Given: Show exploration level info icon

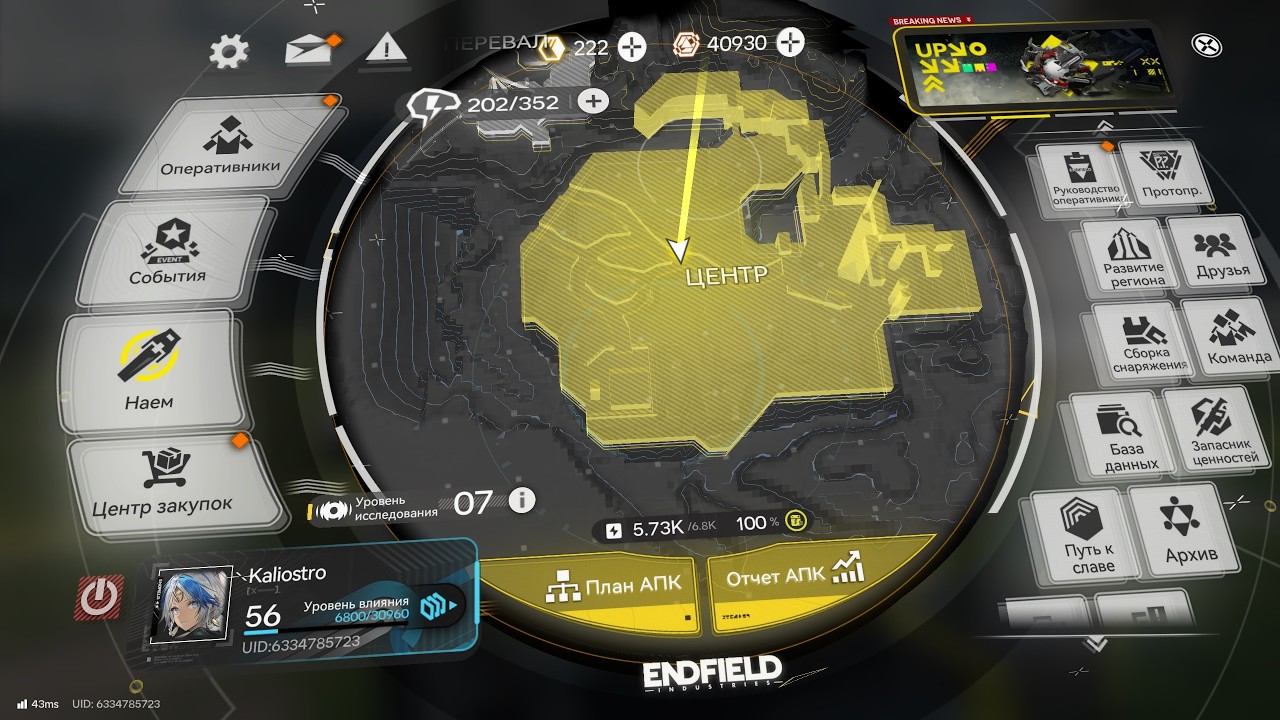Looking at the screenshot, I should (522, 500).
